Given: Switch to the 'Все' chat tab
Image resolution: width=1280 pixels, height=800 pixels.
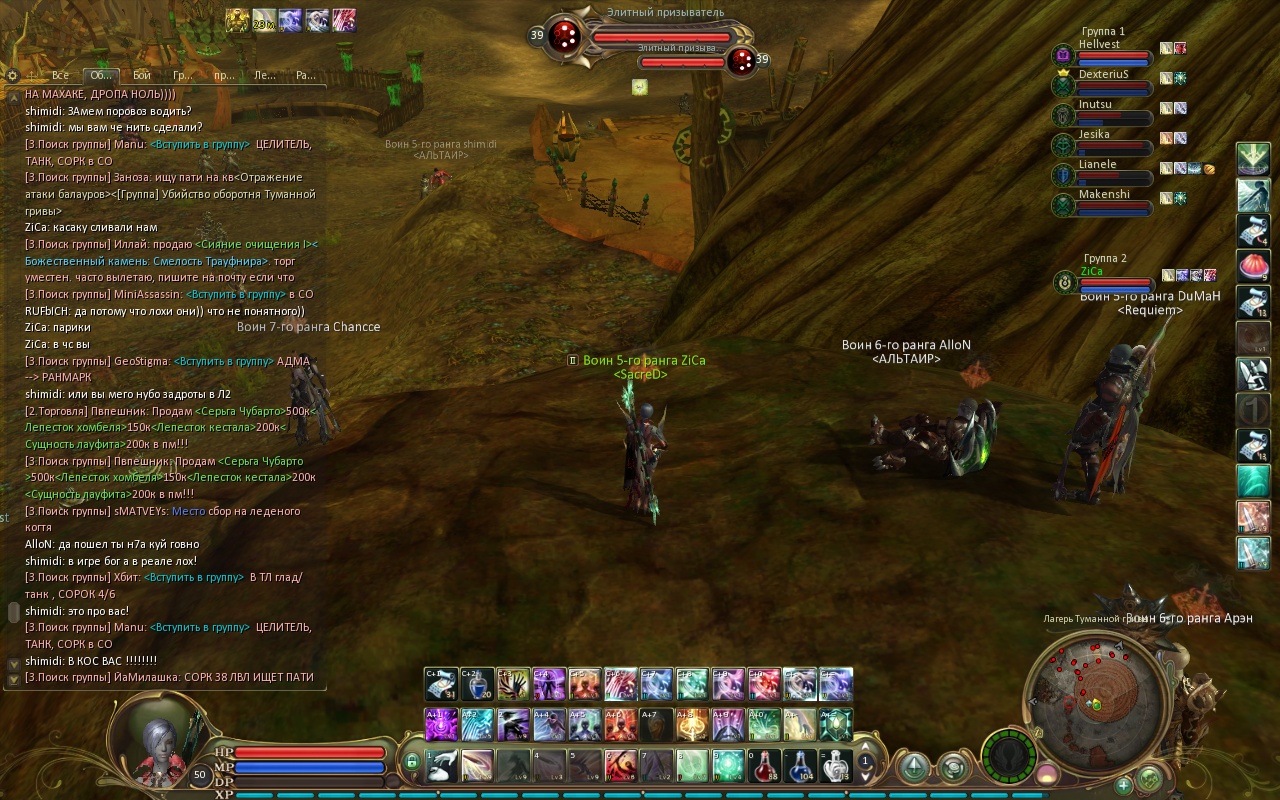Looking at the screenshot, I should [x=60, y=75].
